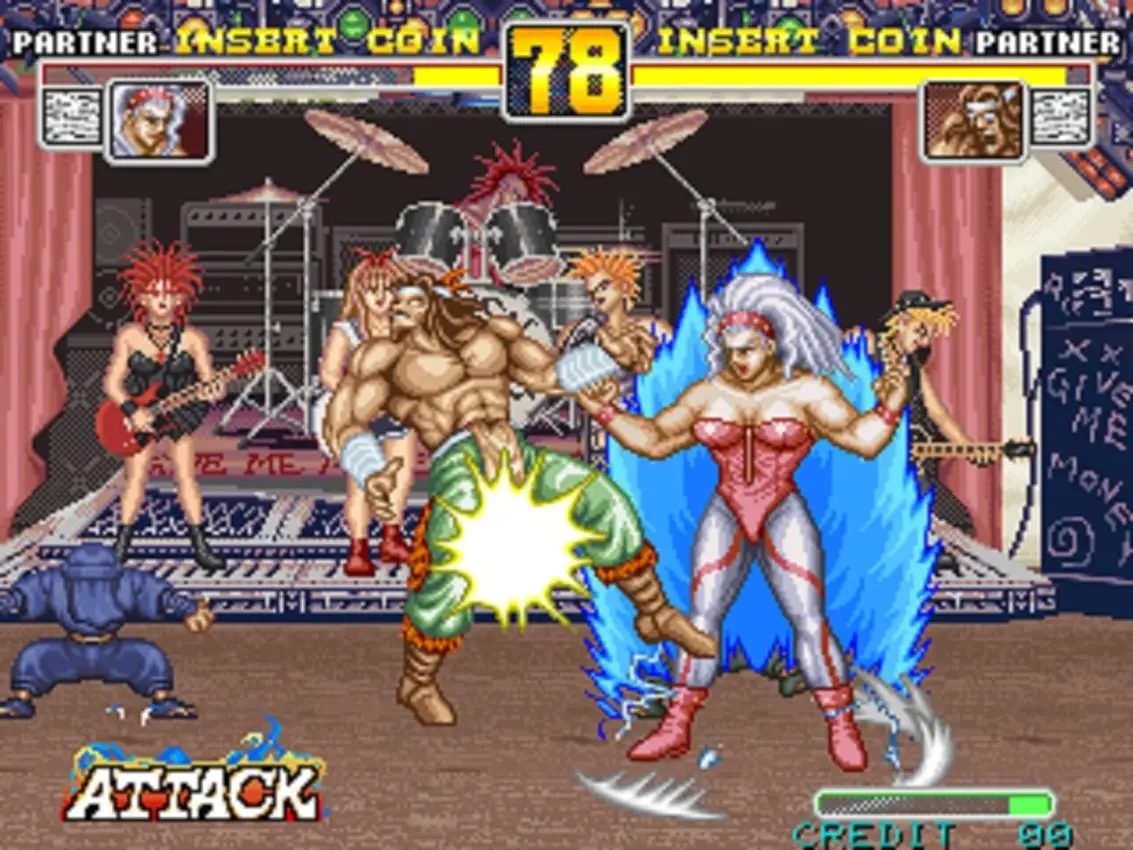Click the right partner tag icon

coord(1060,118)
